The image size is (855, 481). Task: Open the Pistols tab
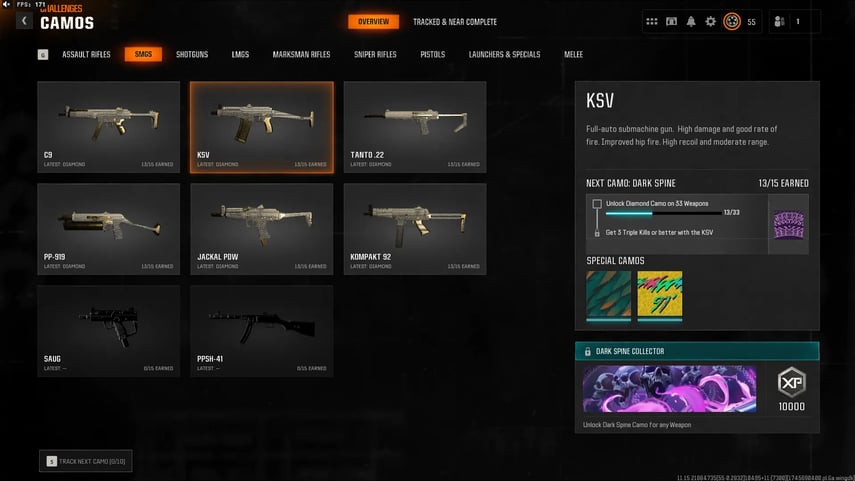point(433,54)
